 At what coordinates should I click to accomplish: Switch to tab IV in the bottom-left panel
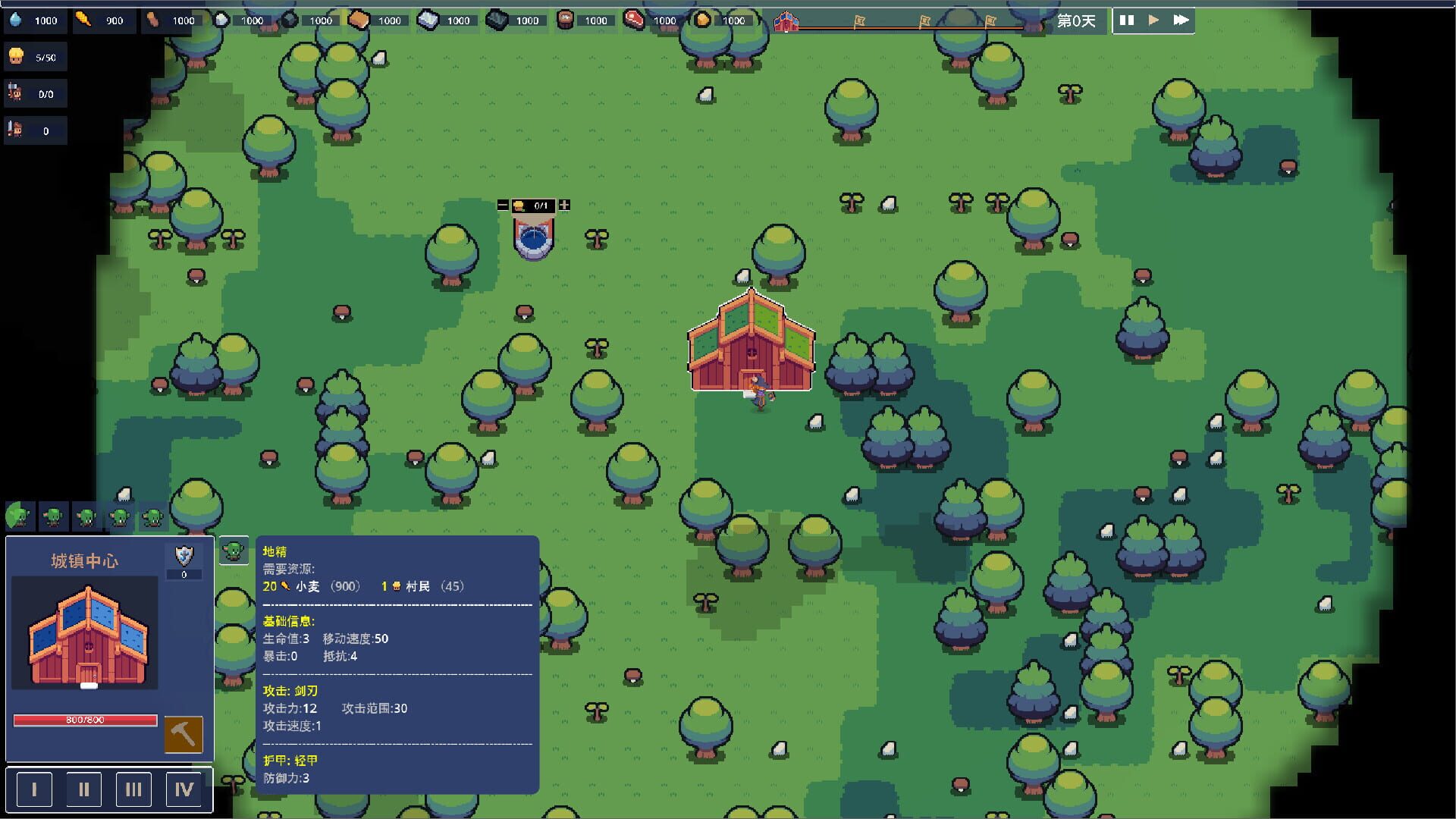click(184, 789)
